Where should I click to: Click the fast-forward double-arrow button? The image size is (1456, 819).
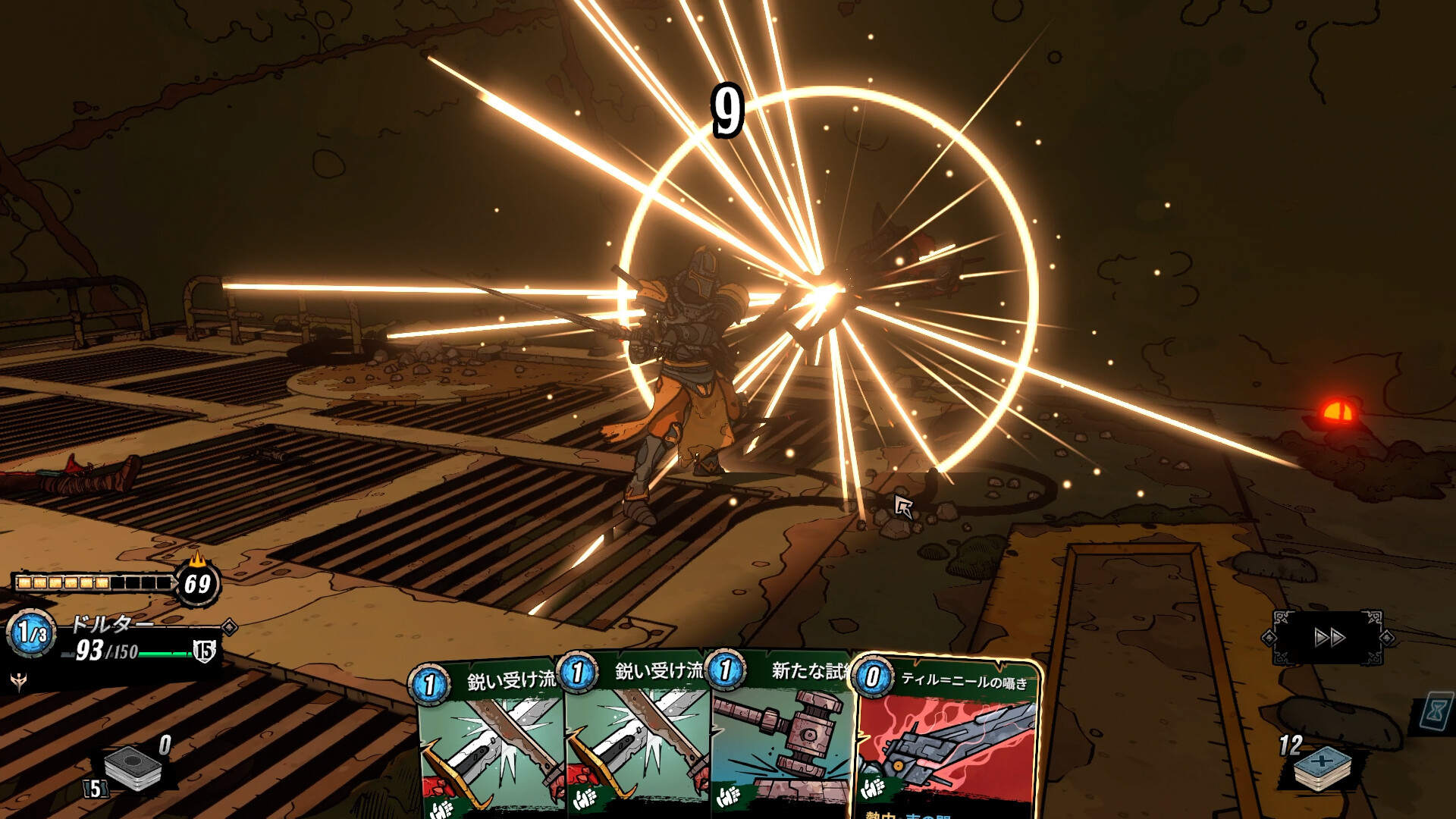click(x=1329, y=638)
